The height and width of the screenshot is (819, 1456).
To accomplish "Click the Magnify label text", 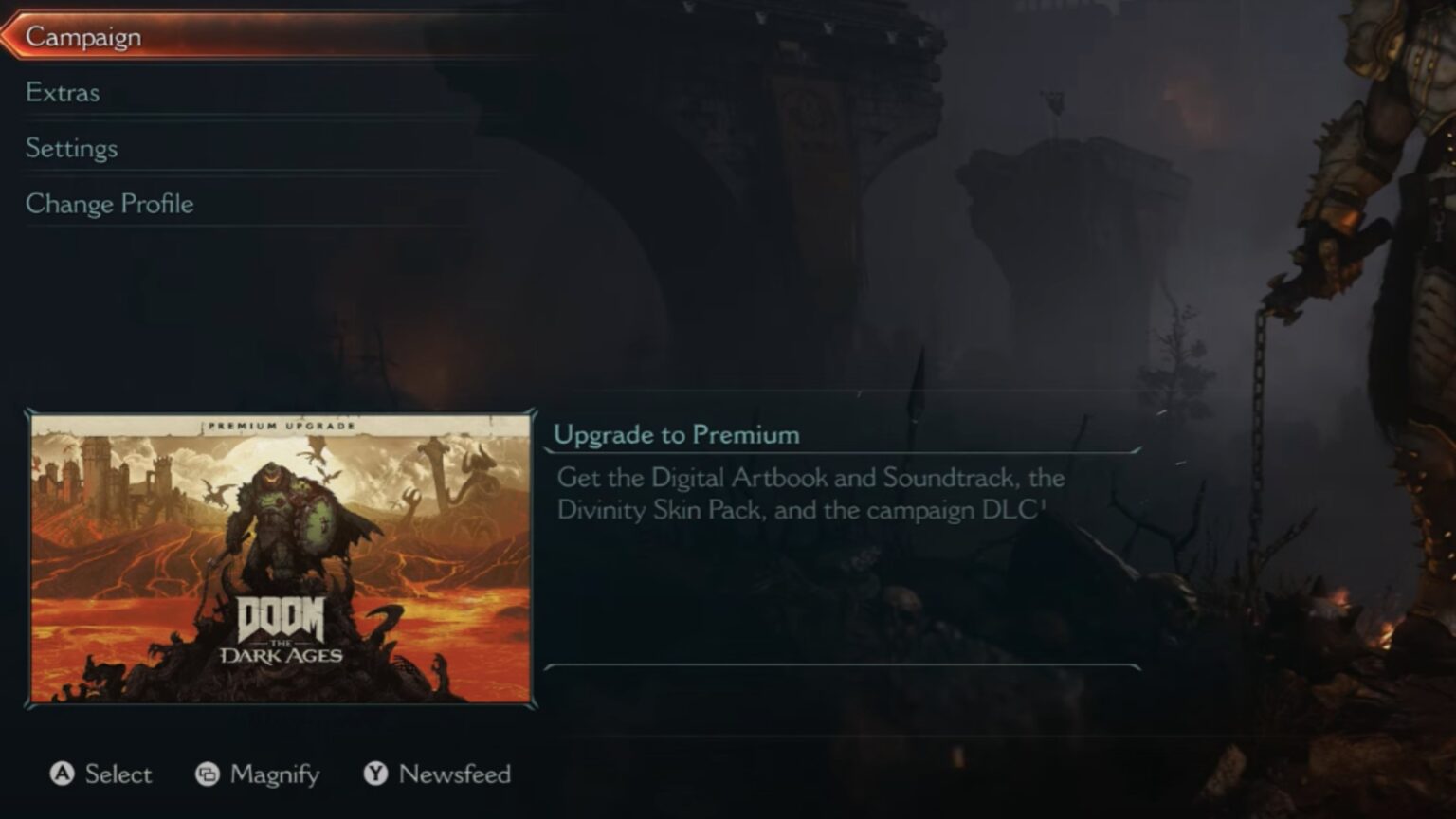I will click(x=272, y=774).
